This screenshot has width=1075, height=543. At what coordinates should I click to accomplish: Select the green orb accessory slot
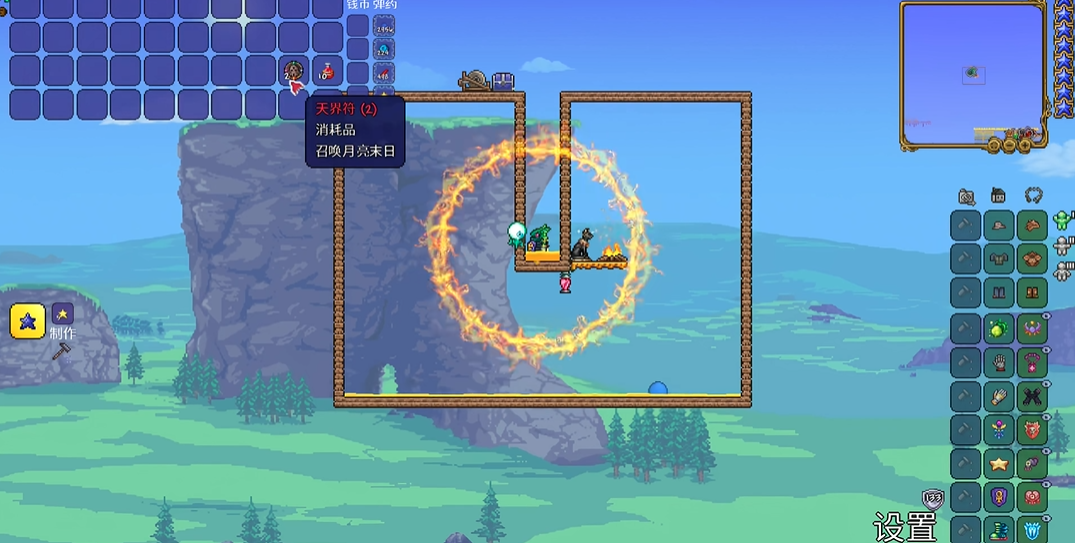[x=999, y=329]
